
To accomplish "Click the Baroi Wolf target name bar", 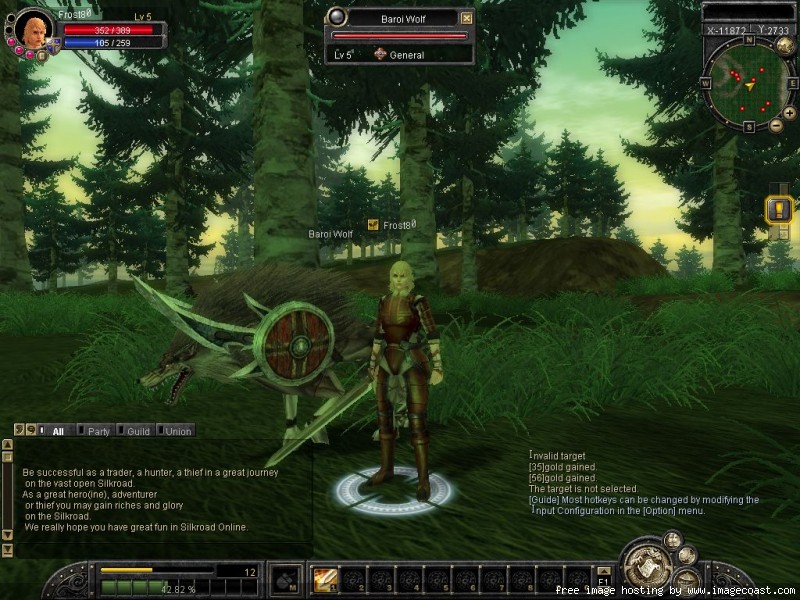I will tap(400, 18).
